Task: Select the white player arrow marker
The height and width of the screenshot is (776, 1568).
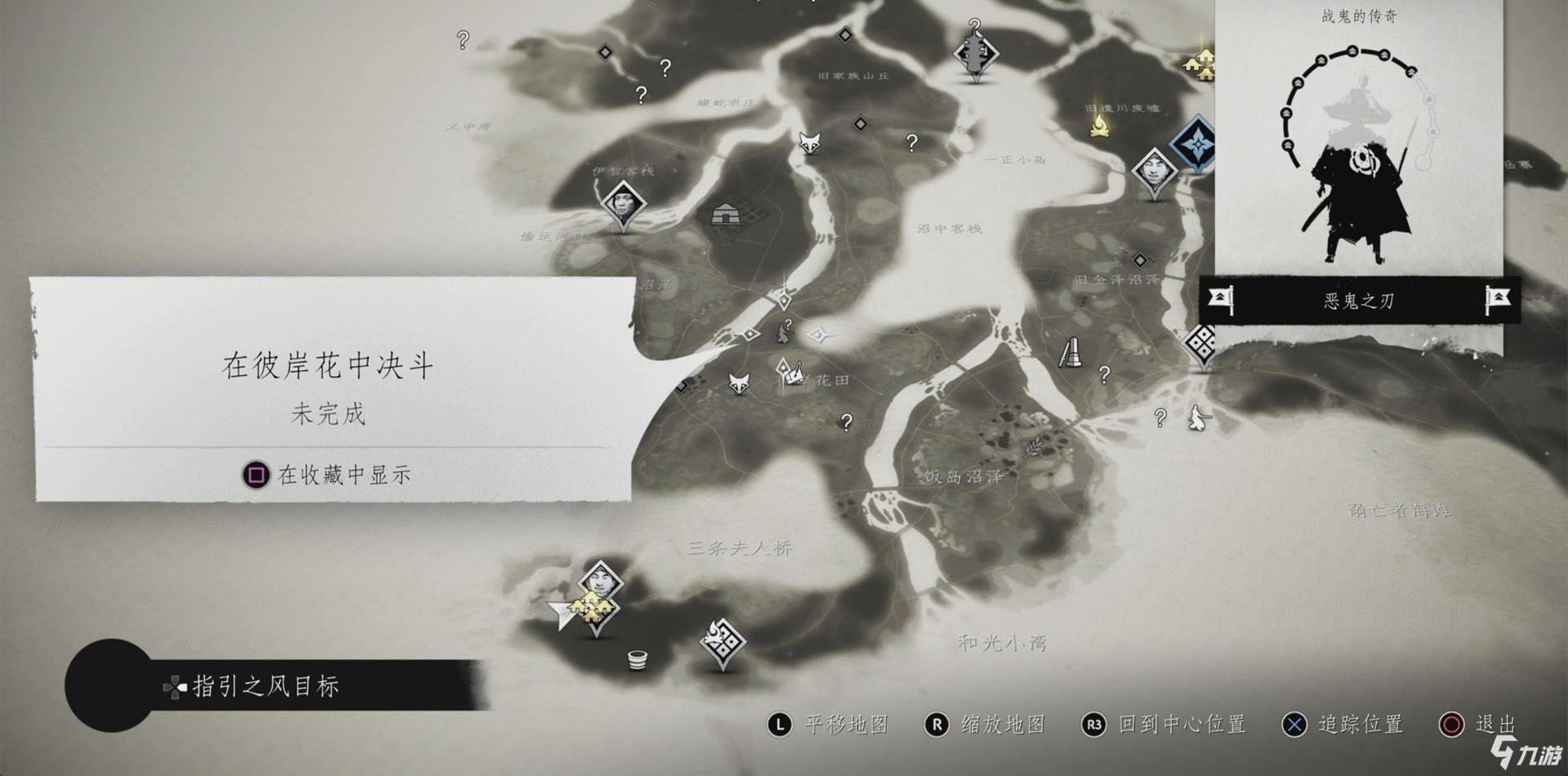Action: [562, 613]
